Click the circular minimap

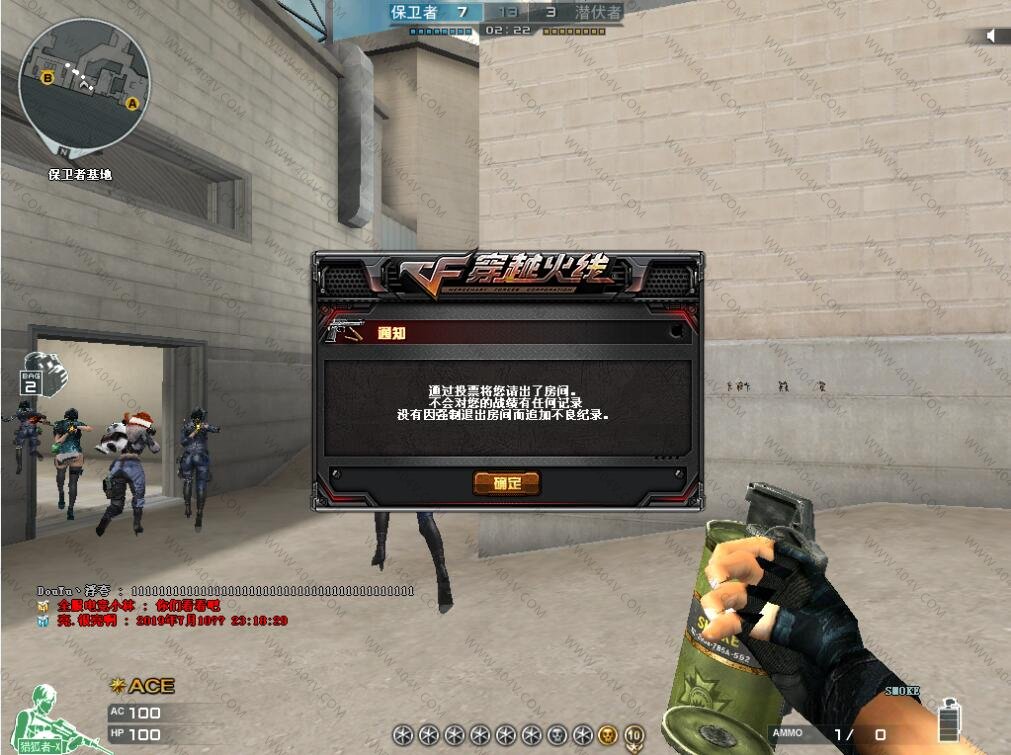(x=84, y=82)
